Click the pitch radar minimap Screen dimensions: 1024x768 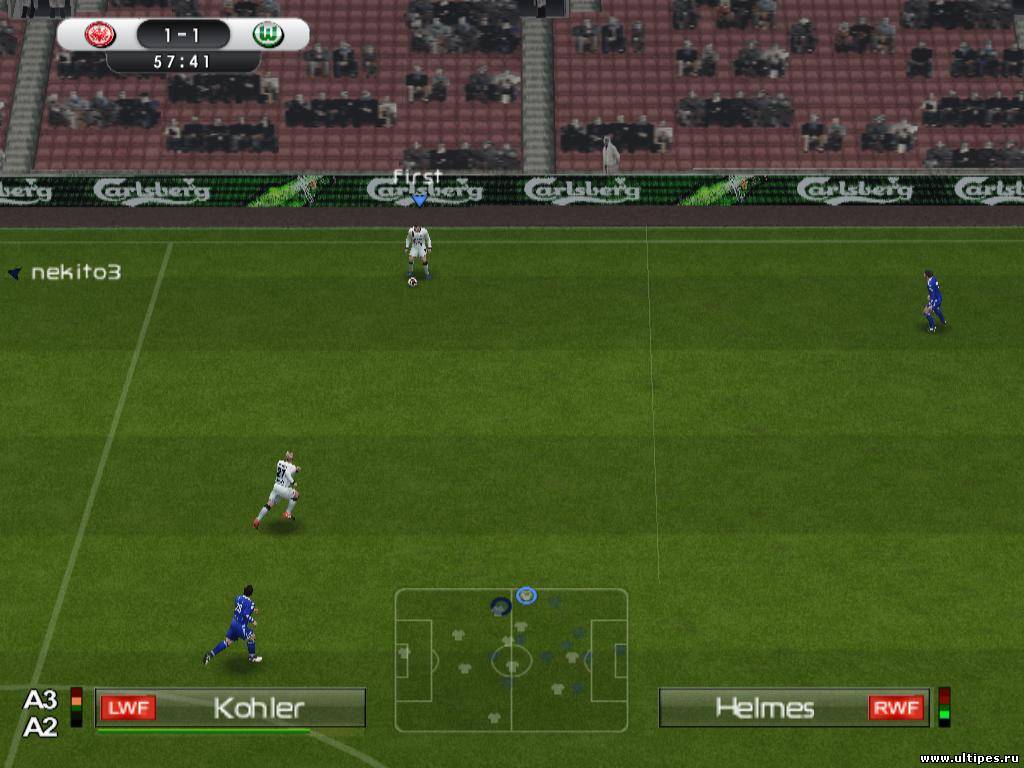click(x=511, y=660)
